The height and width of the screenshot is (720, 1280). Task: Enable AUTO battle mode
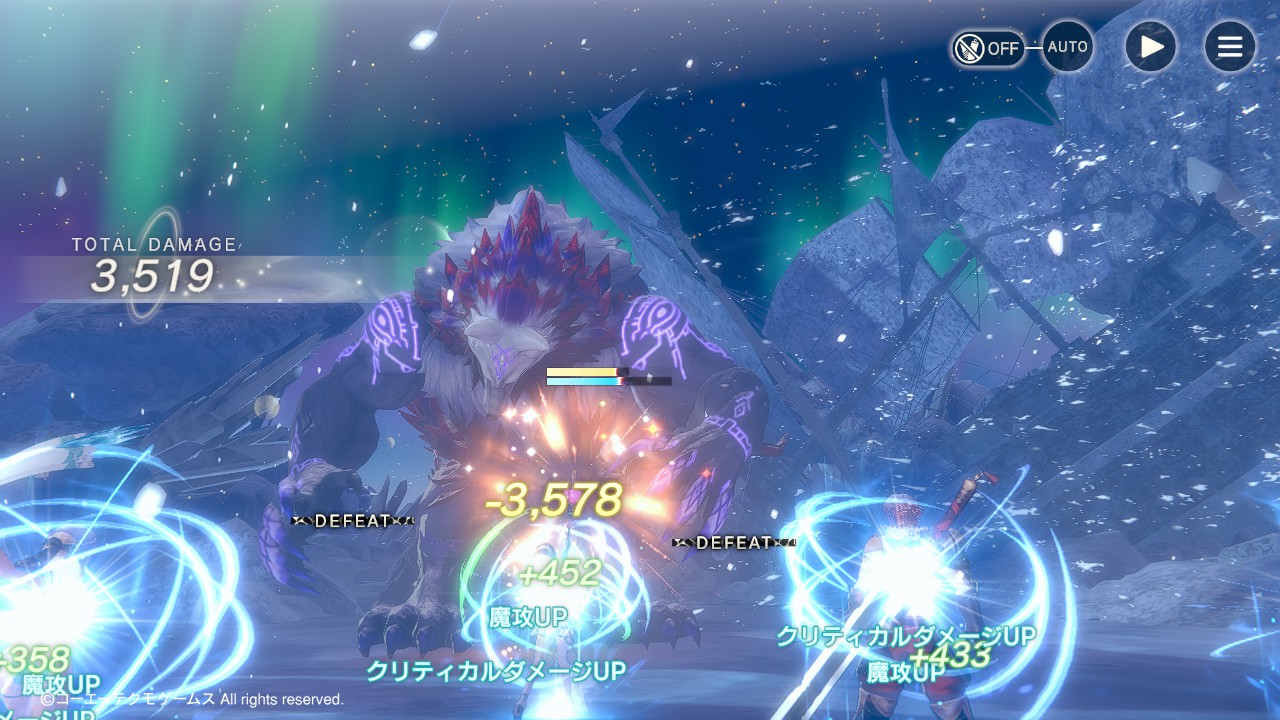coord(1067,47)
